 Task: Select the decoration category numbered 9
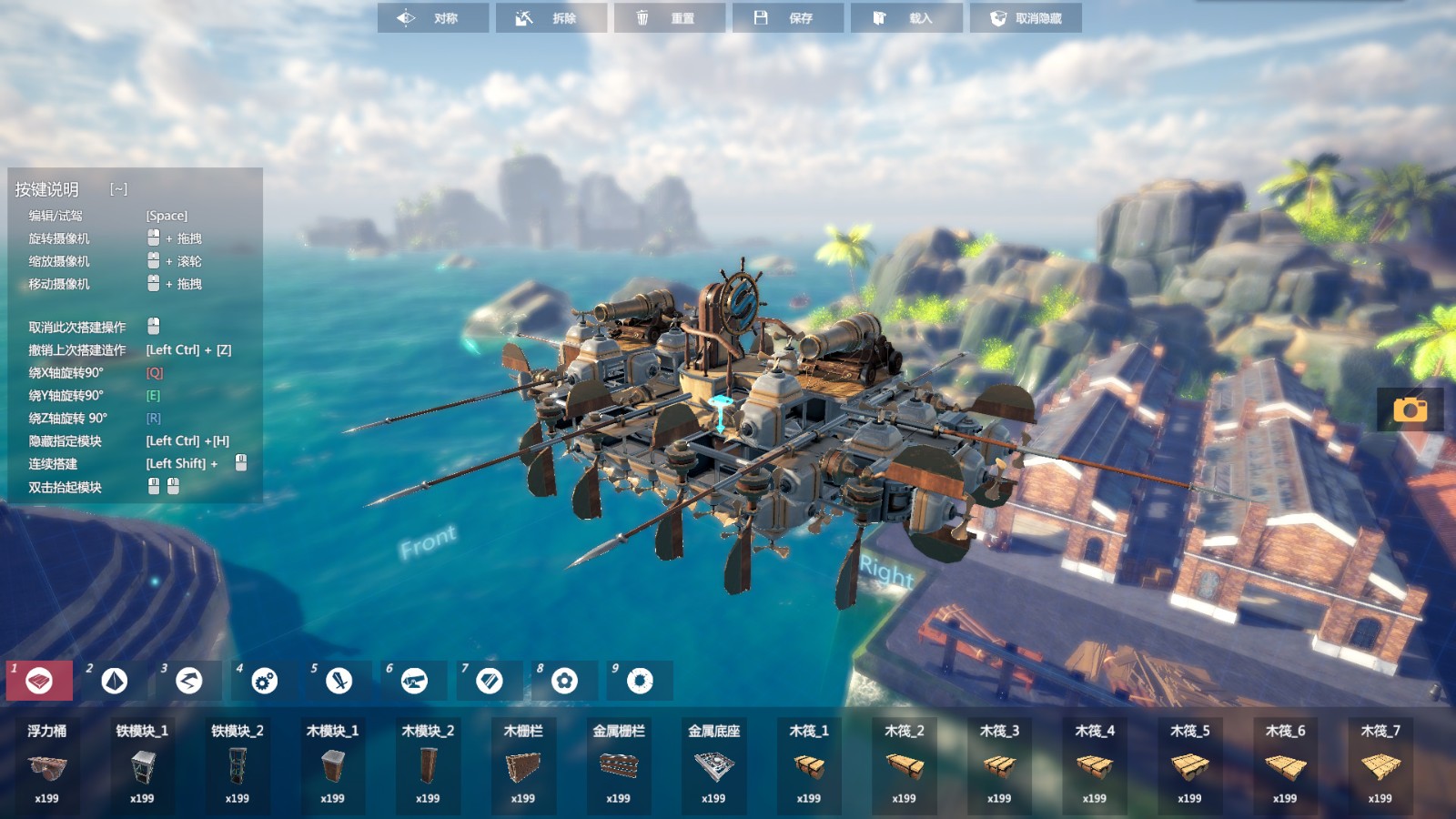(640, 680)
